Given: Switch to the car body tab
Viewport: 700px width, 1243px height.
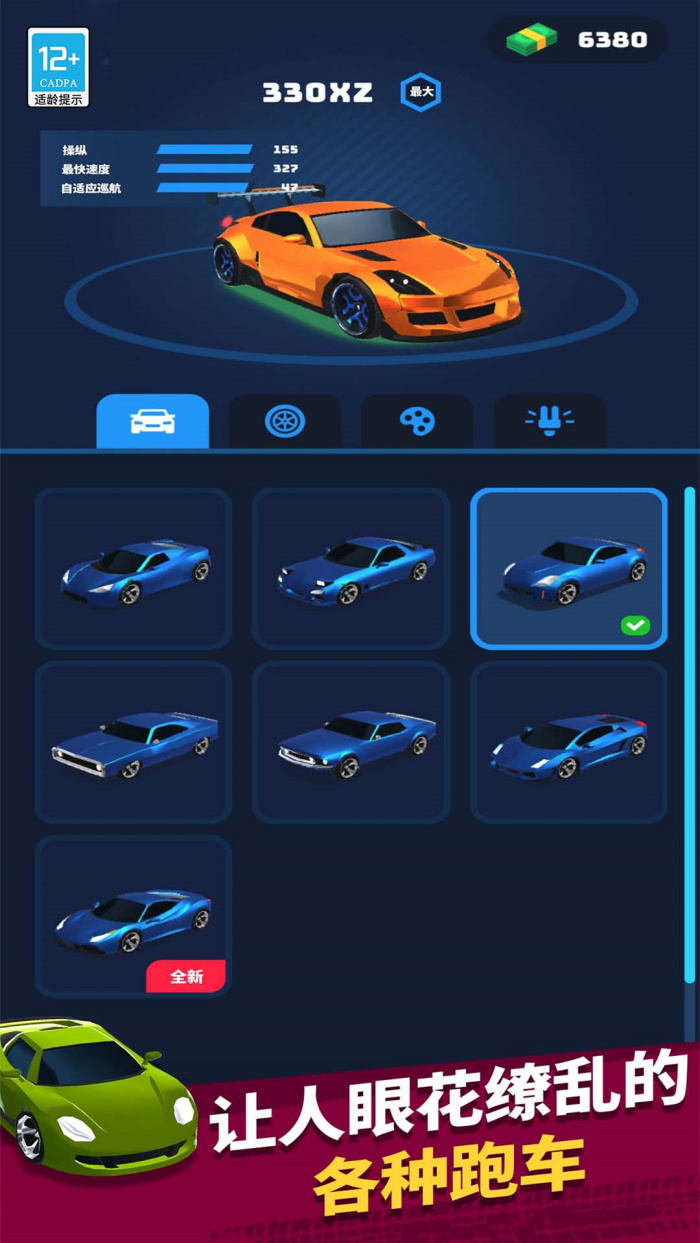Looking at the screenshot, I should (152, 421).
